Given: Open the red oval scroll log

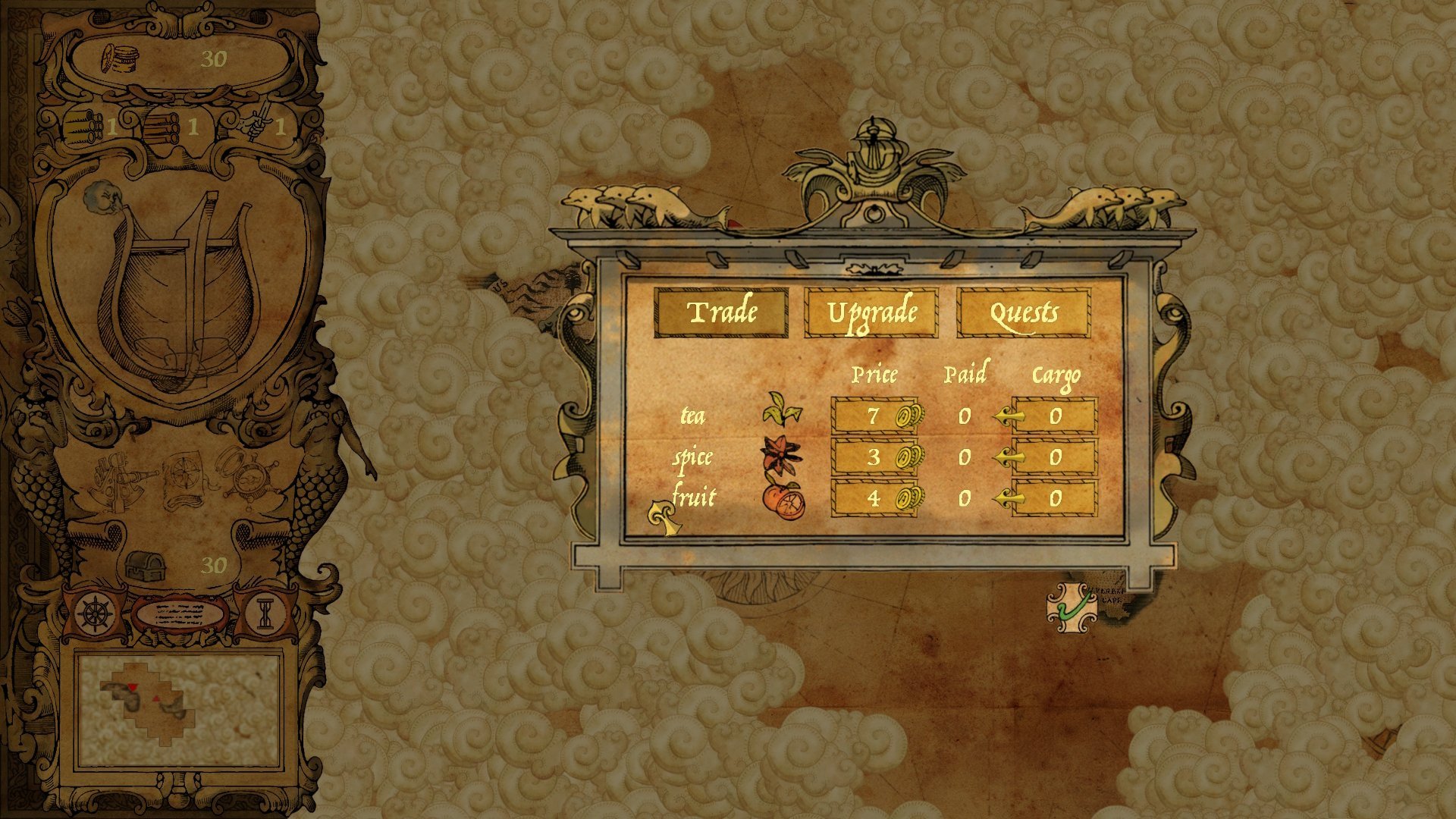Looking at the screenshot, I should pyautogui.click(x=180, y=613).
